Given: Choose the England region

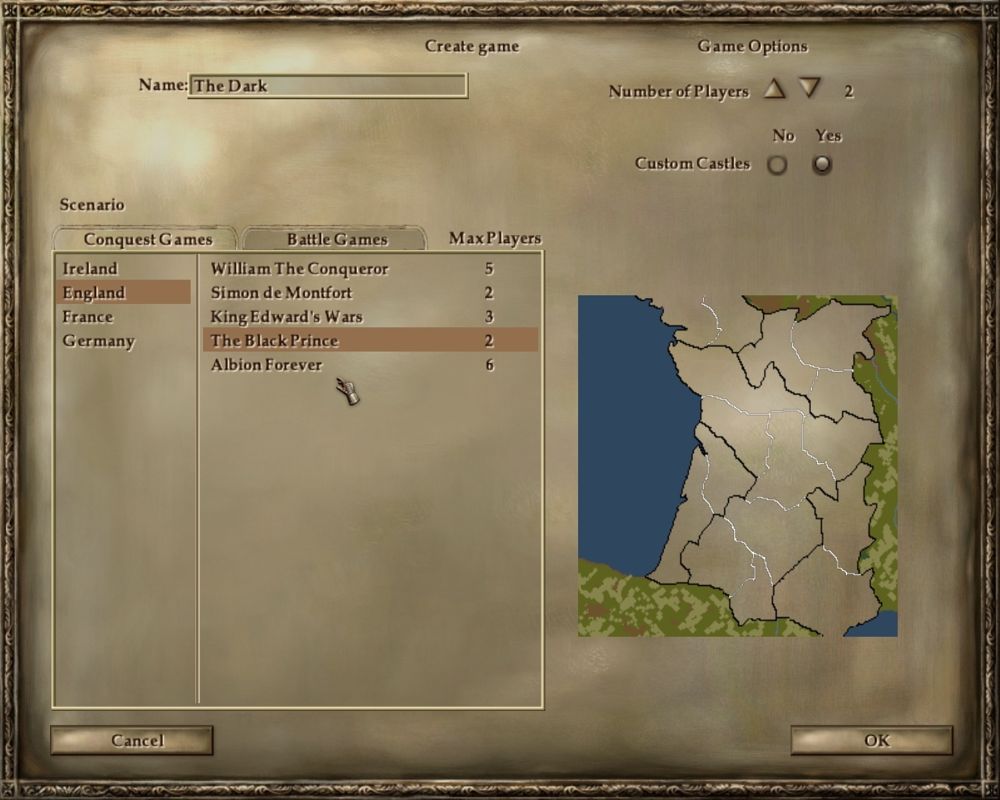Looking at the screenshot, I should click(x=94, y=293).
